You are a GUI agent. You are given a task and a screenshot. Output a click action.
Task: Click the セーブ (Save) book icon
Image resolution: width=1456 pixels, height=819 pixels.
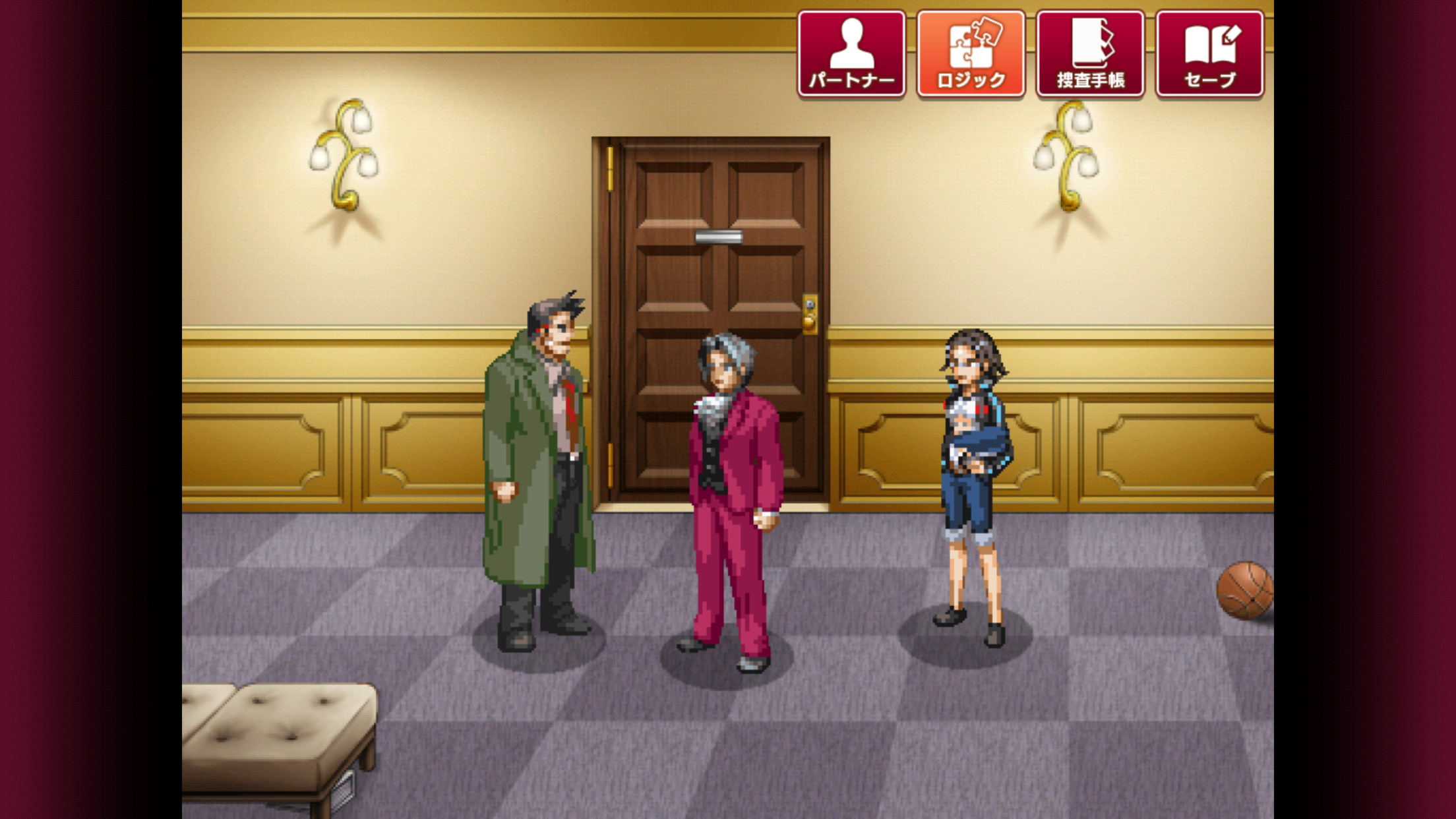coord(1210,53)
